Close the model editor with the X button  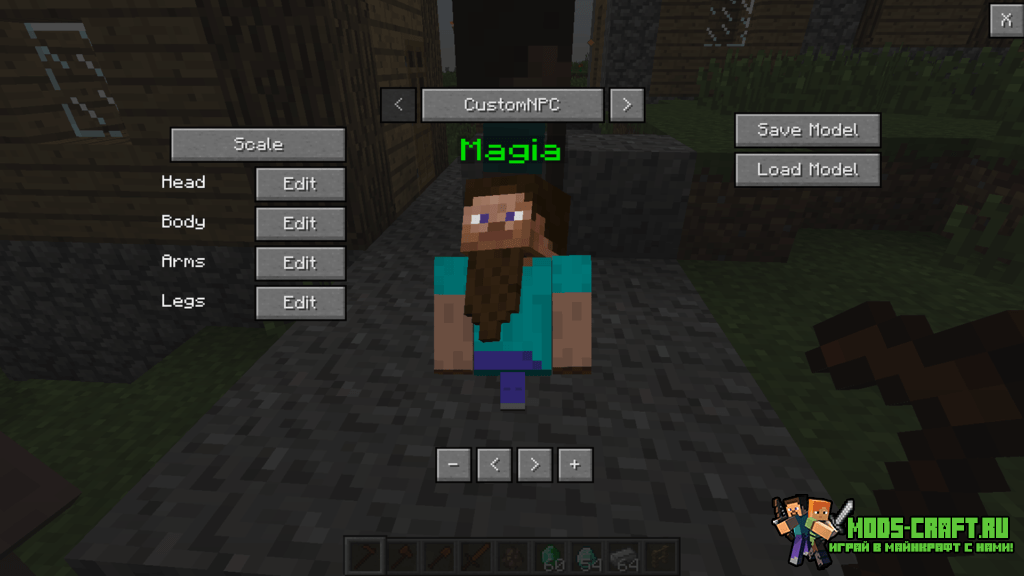(x=1003, y=20)
